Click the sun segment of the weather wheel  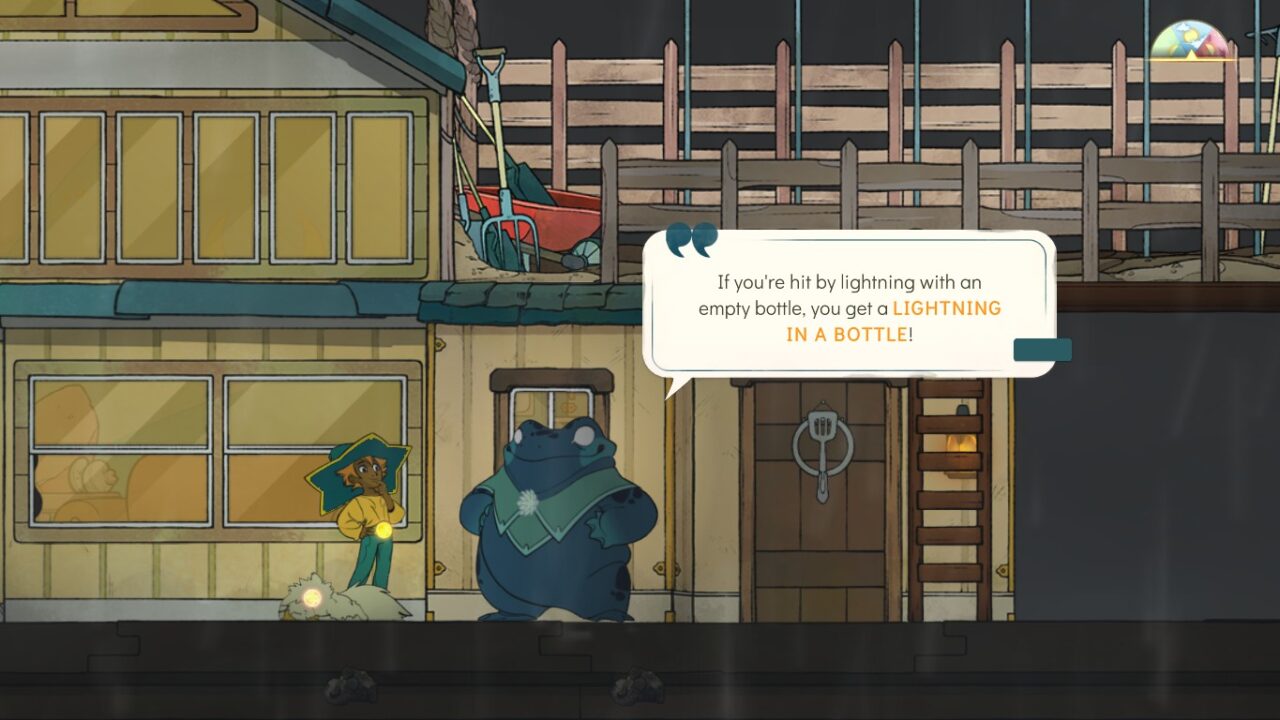(x=1190, y=34)
